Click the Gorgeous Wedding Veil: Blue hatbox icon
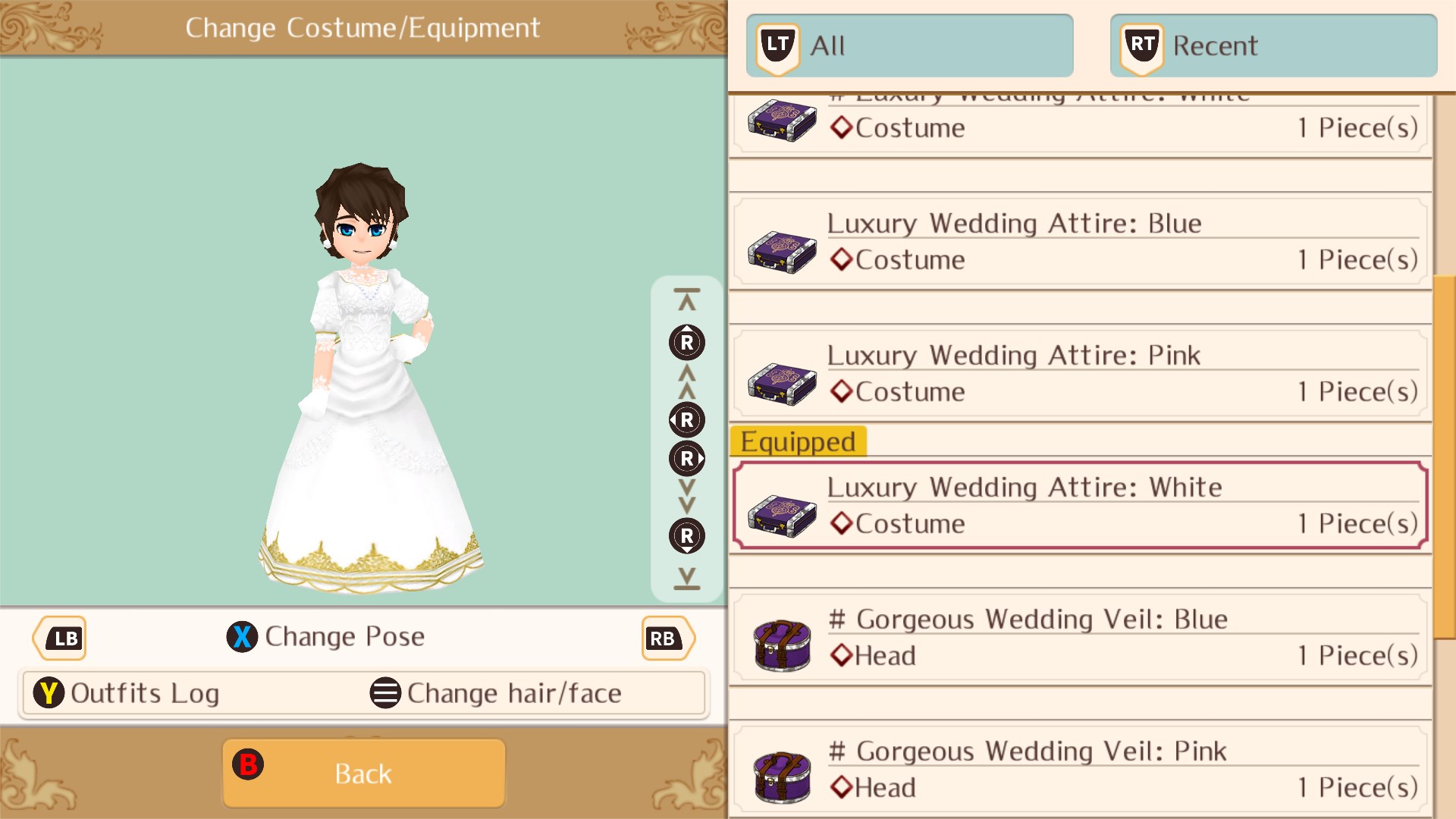 pos(781,645)
